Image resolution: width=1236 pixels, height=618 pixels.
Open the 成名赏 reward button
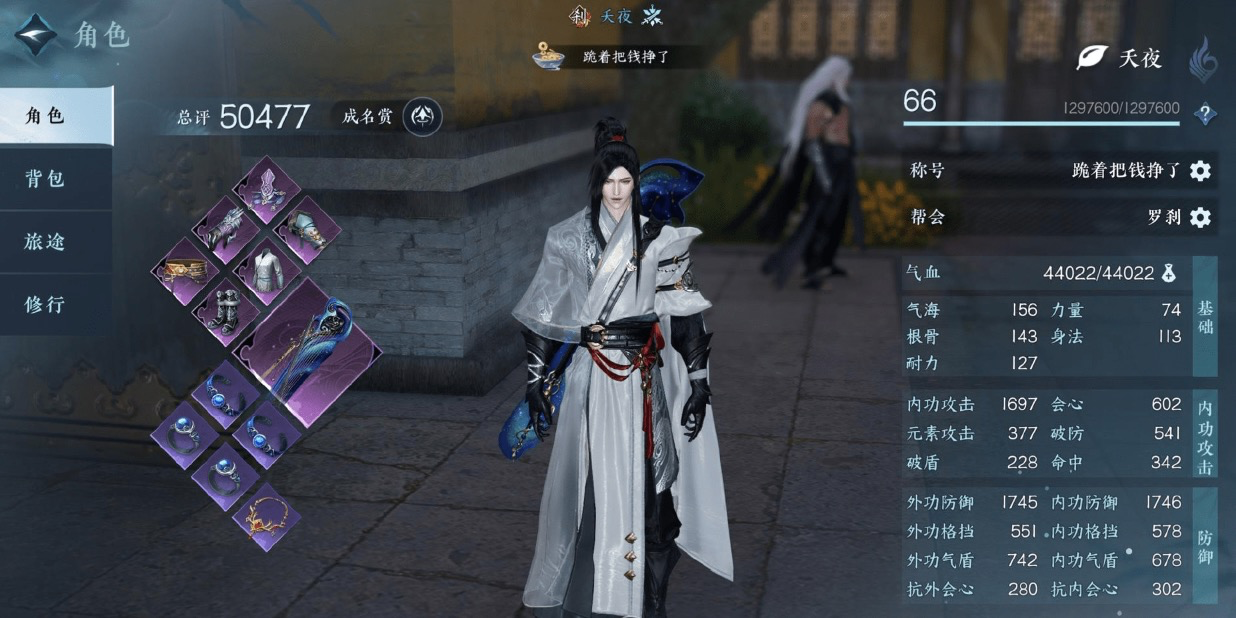(423, 117)
